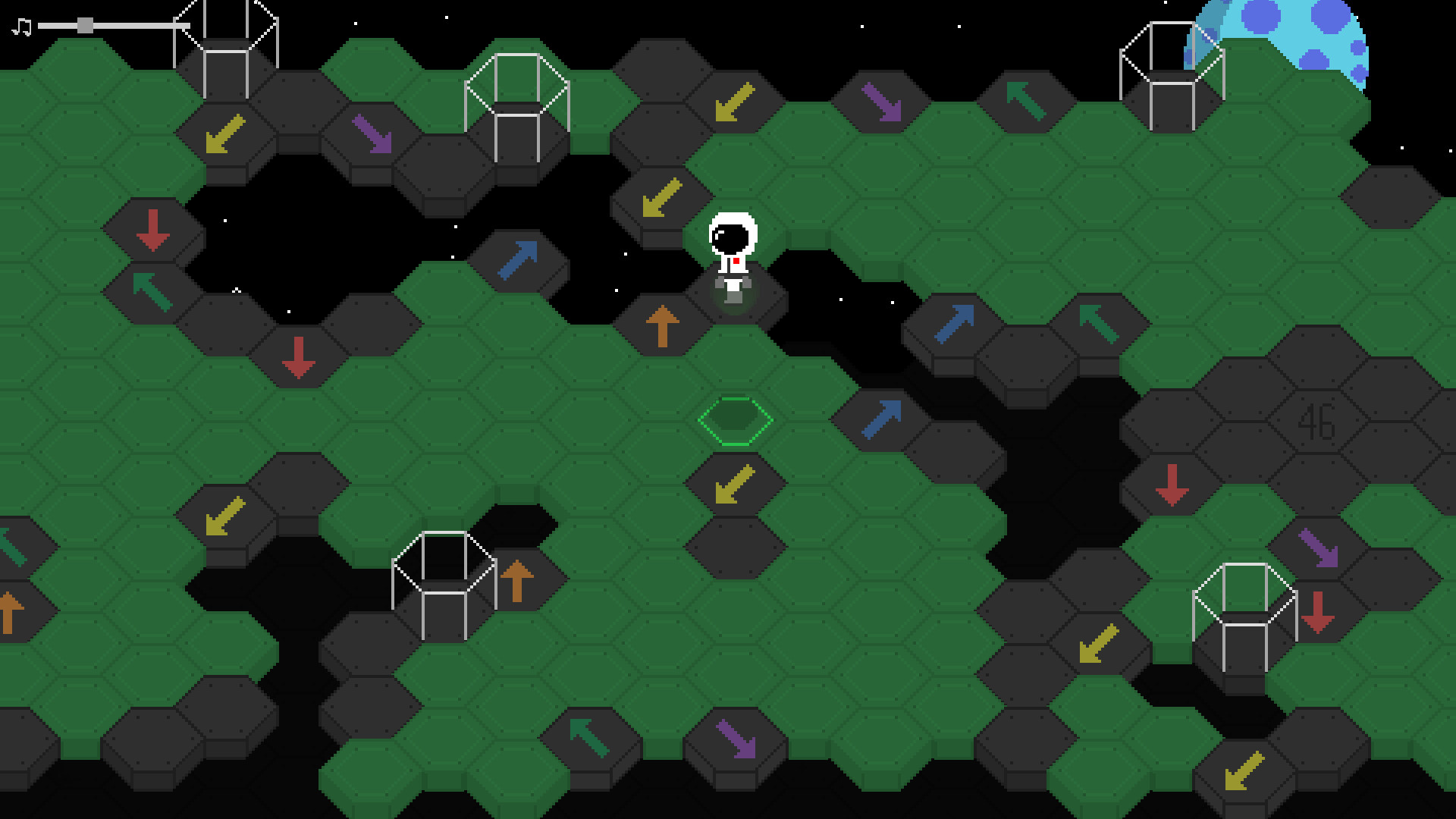Click the red down-arrow tile on the left side

154,231
